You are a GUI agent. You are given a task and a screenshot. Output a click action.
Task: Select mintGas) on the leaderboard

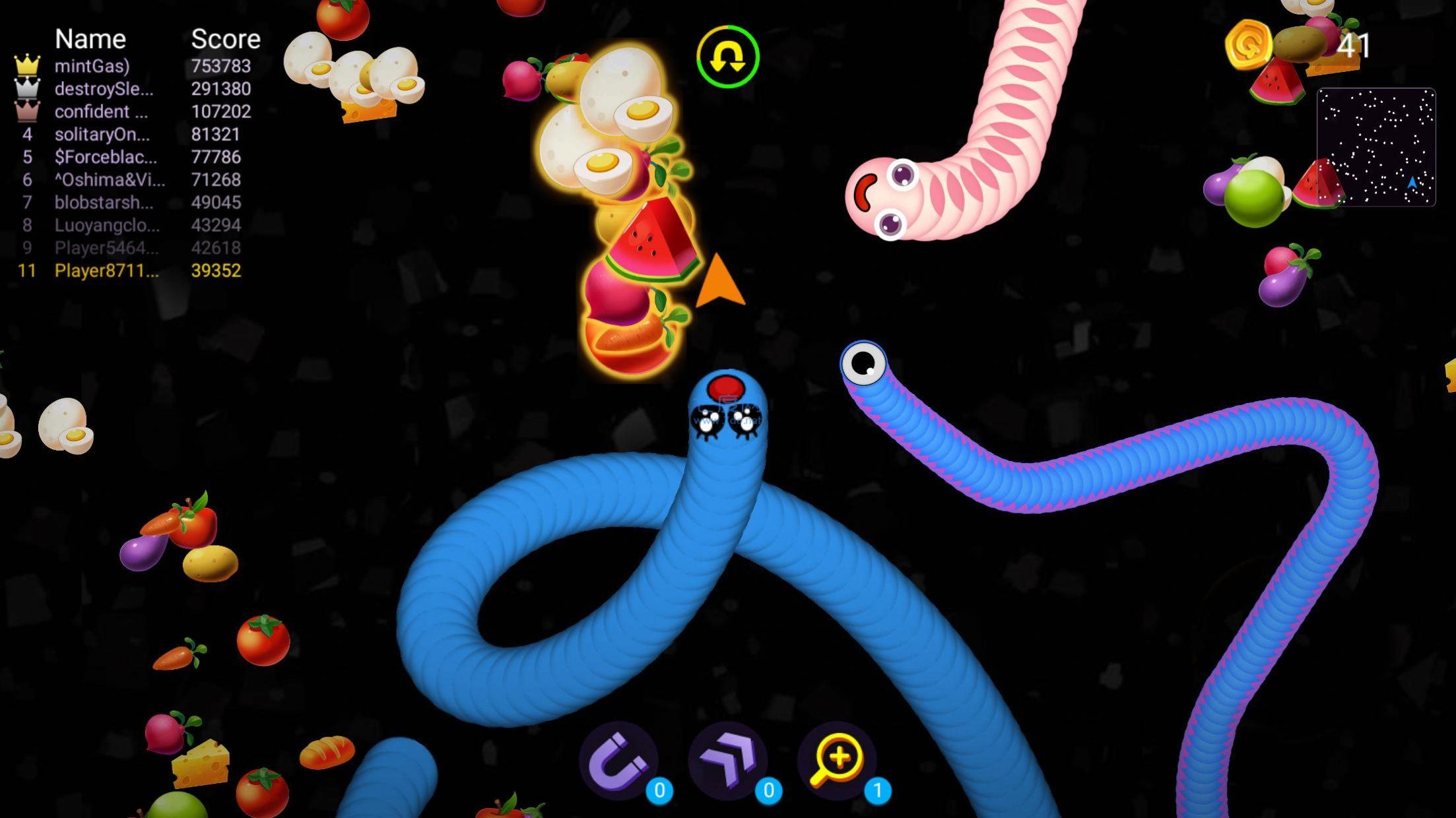click(92, 66)
